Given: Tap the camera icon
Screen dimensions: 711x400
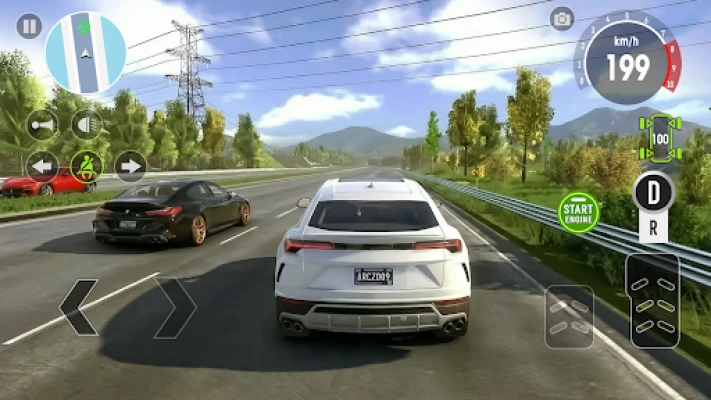Looking at the screenshot, I should click(562, 18).
